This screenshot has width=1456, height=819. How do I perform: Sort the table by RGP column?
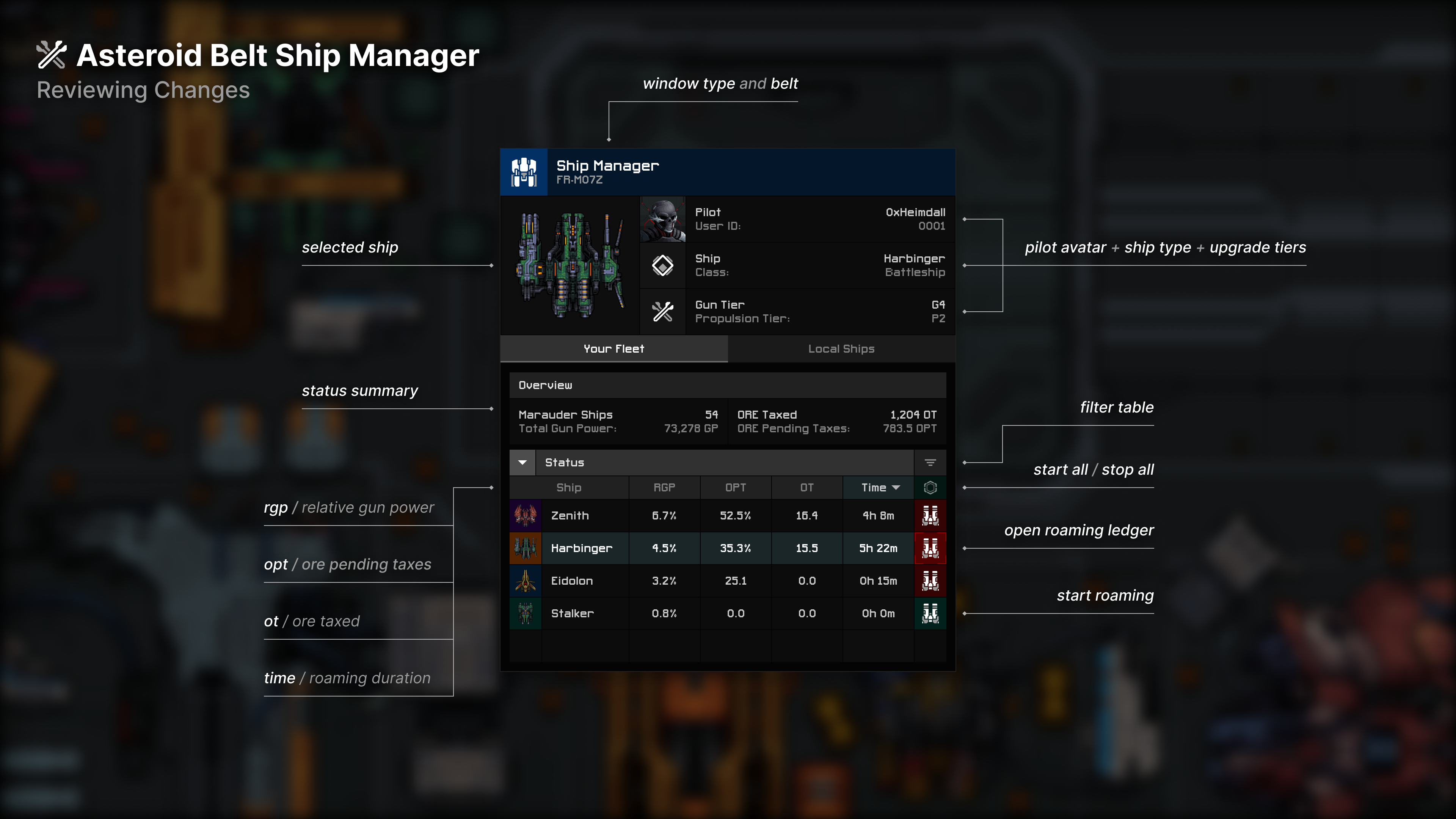coord(664,487)
